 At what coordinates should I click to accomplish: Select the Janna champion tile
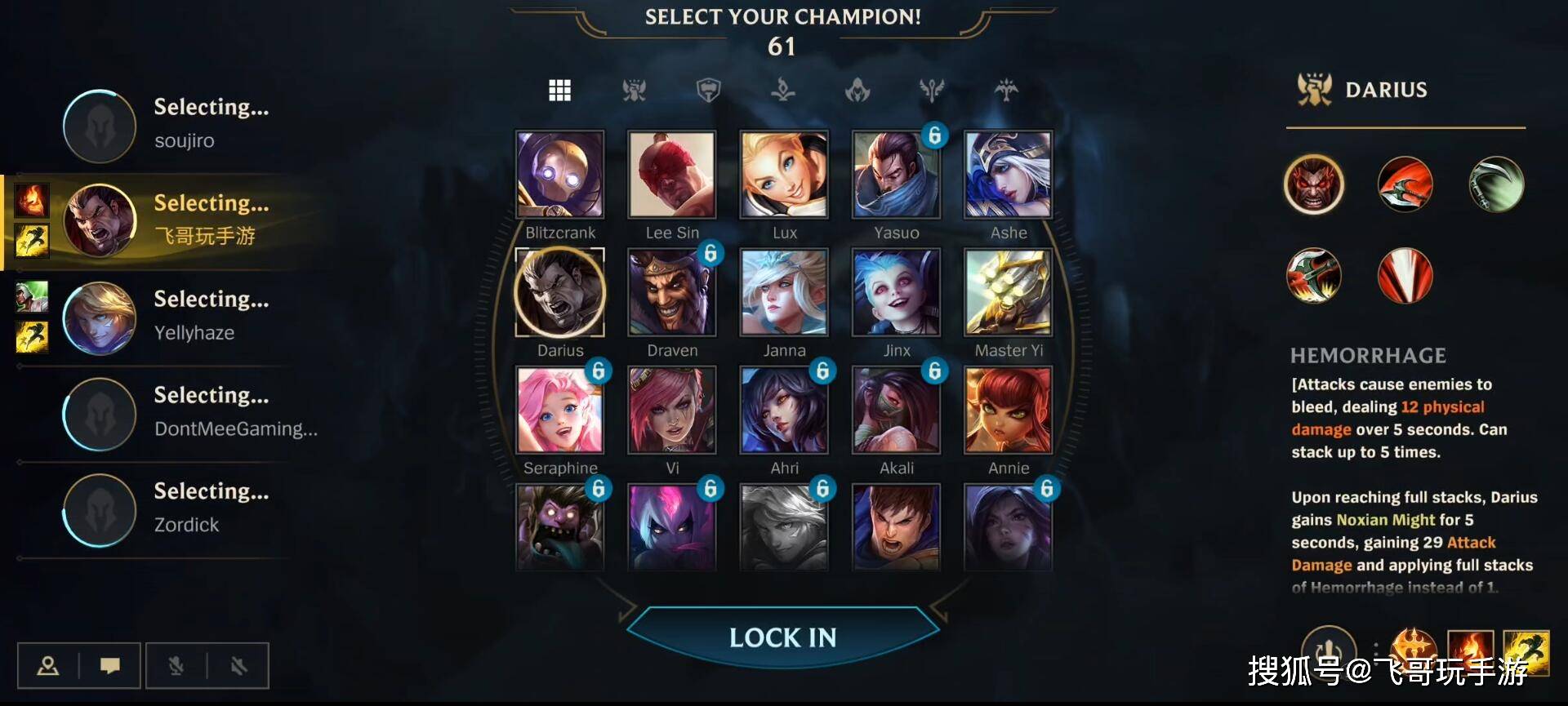(x=784, y=292)
